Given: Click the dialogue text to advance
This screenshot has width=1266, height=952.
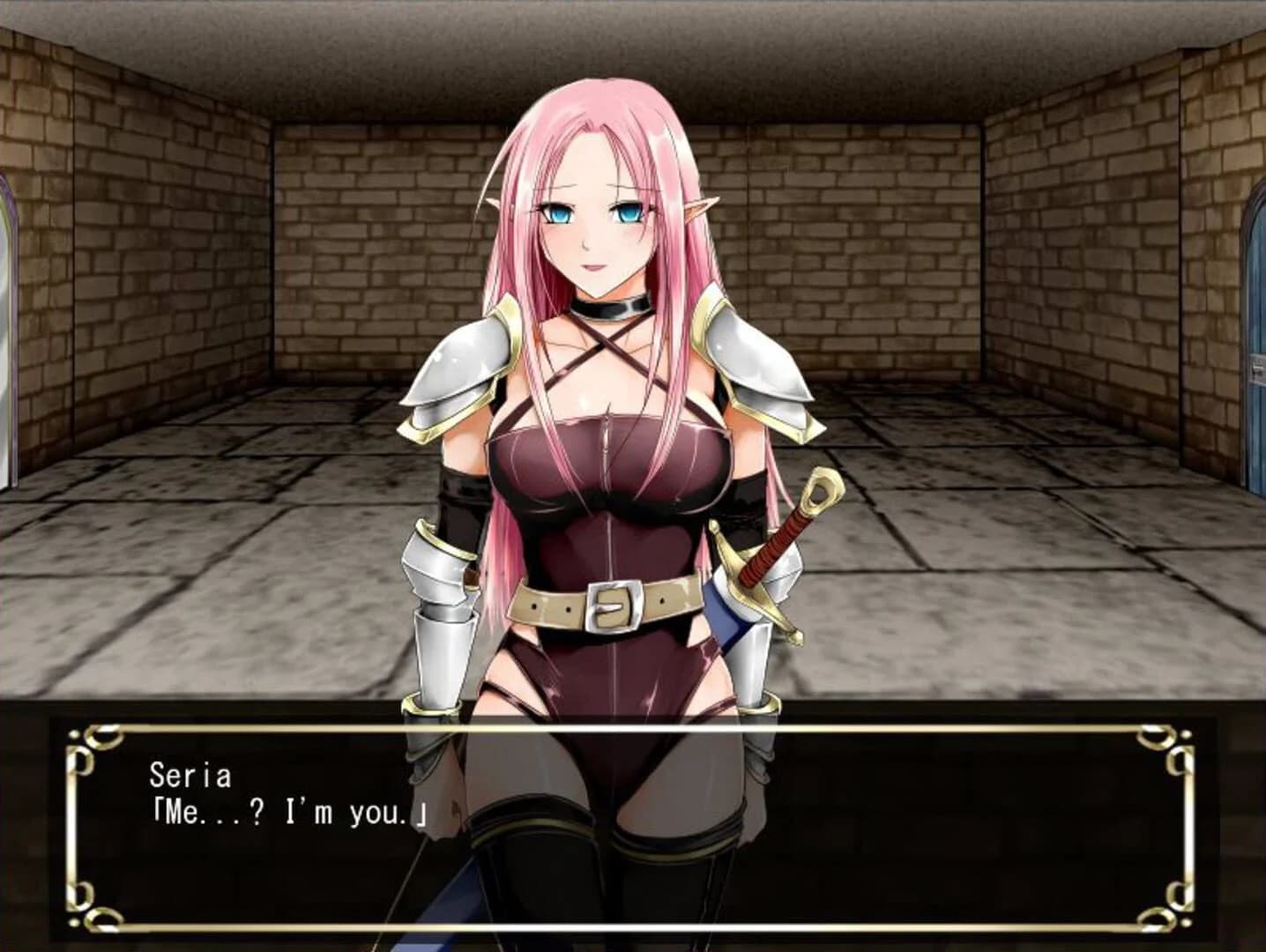Looking at the screenshot, I should click(x=282, y=813).
